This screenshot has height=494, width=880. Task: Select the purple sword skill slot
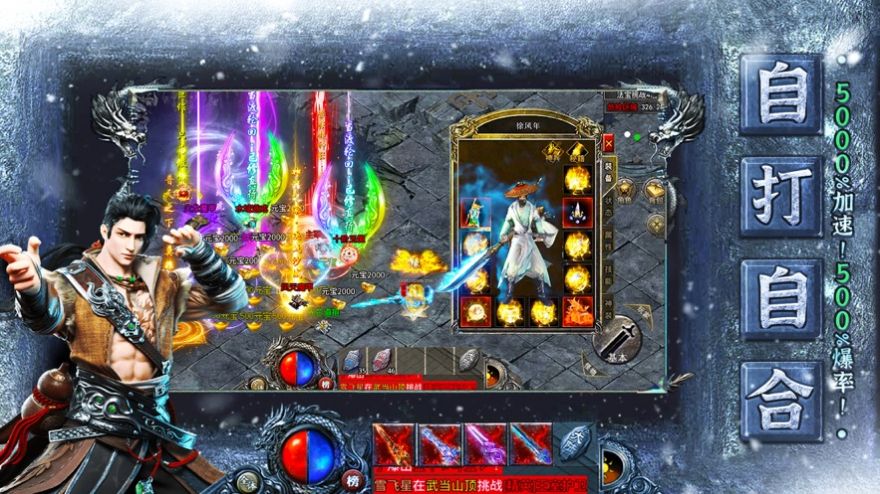484,444
